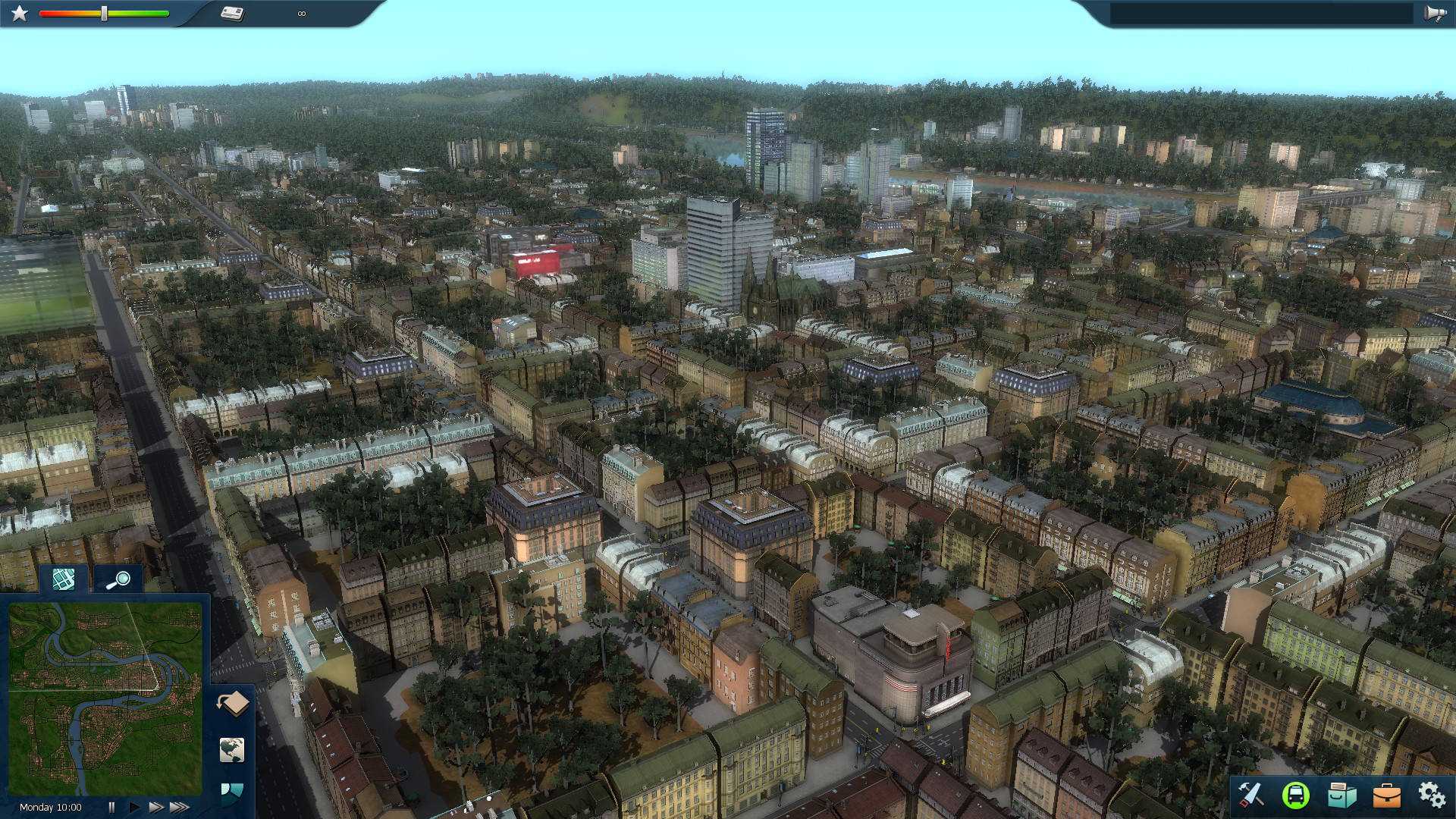1456x819 pixels.
Task: Click the double arrow fast forward speed
Action: click(x=155, y=806)
